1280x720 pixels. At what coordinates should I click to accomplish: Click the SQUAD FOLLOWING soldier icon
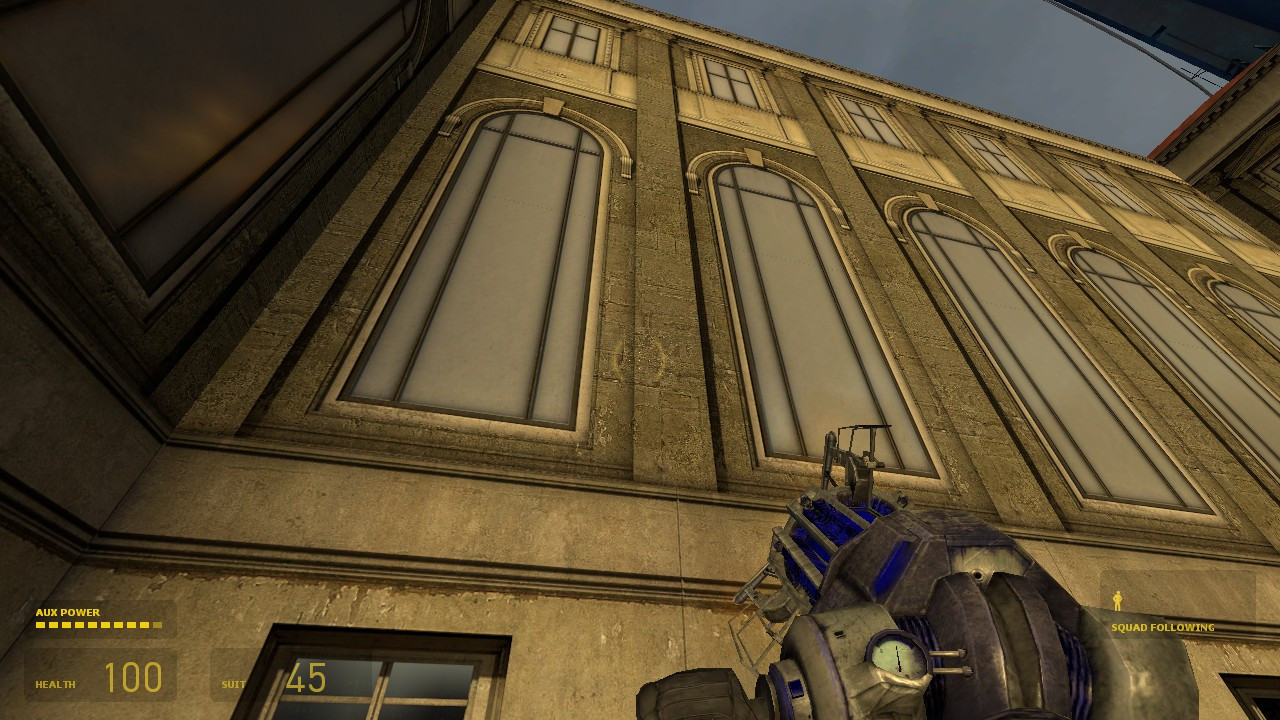(x=1117, y=602)
